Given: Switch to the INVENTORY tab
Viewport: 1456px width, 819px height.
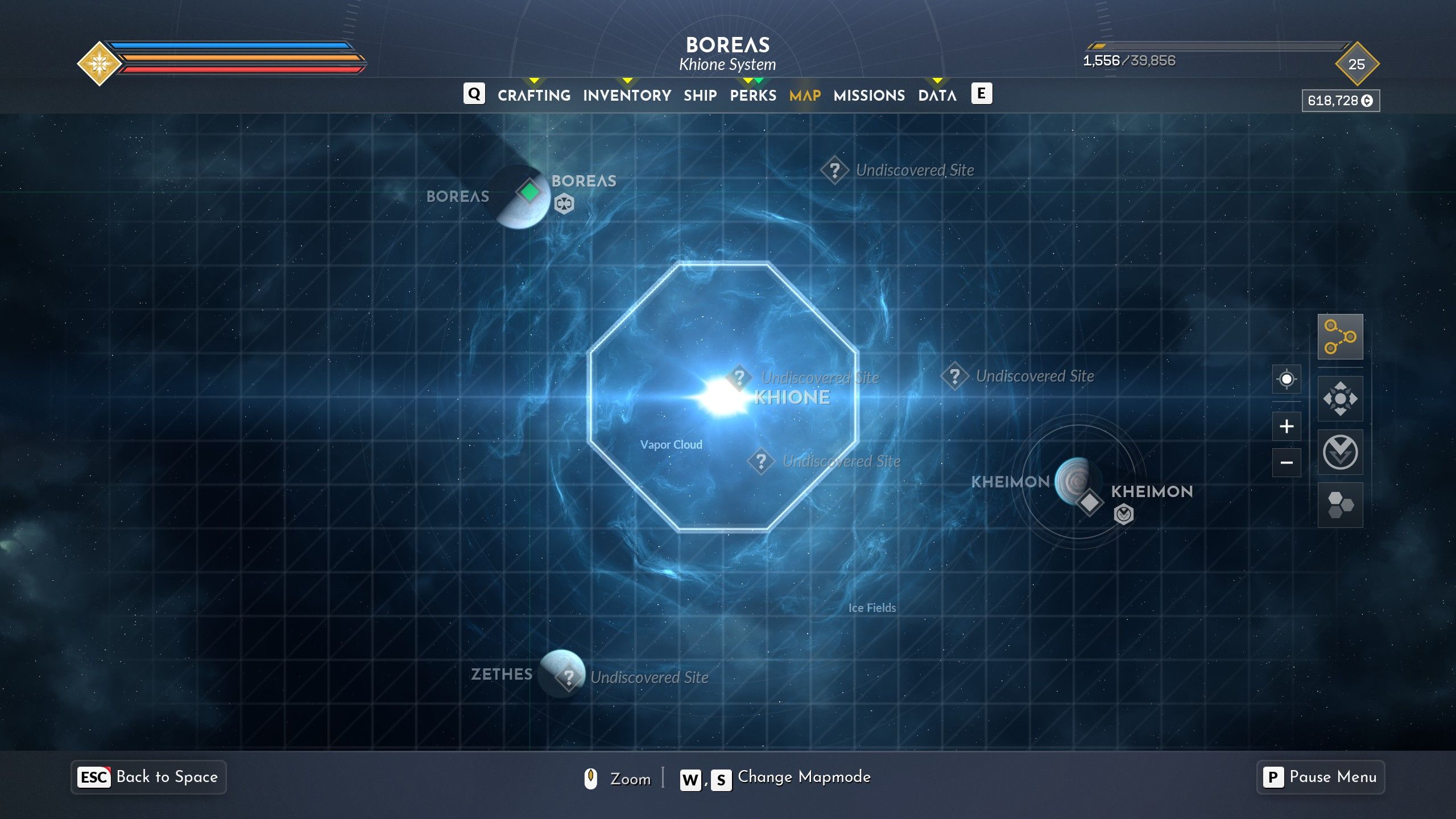Looking at the screenshot, I should [626, 95].
